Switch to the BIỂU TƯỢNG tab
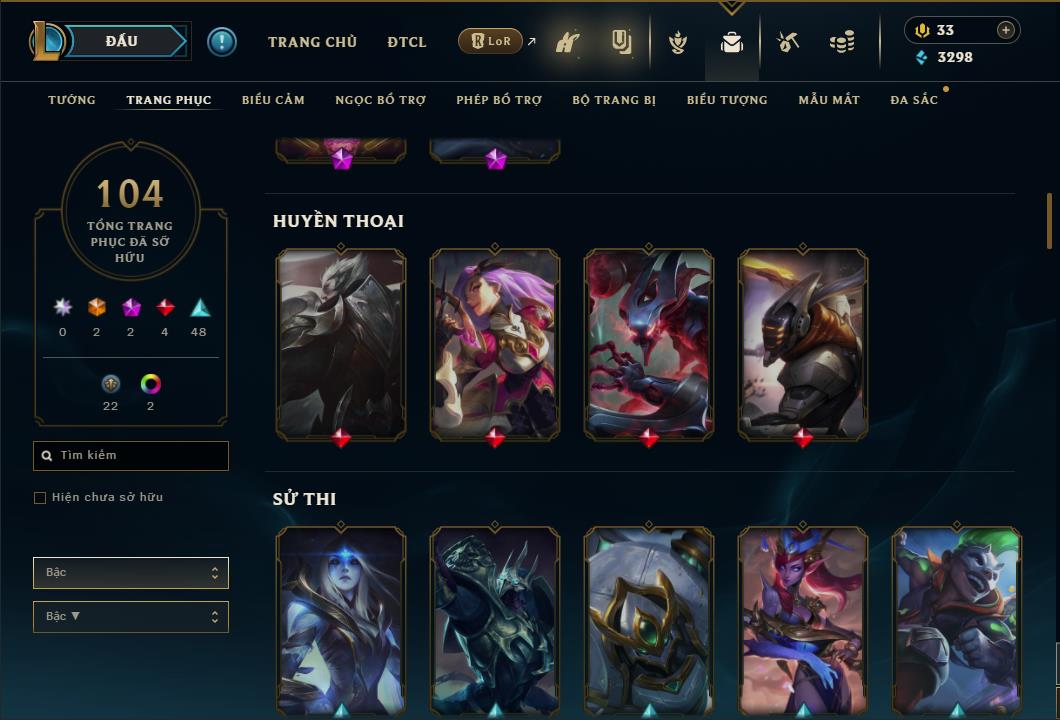 727,100
